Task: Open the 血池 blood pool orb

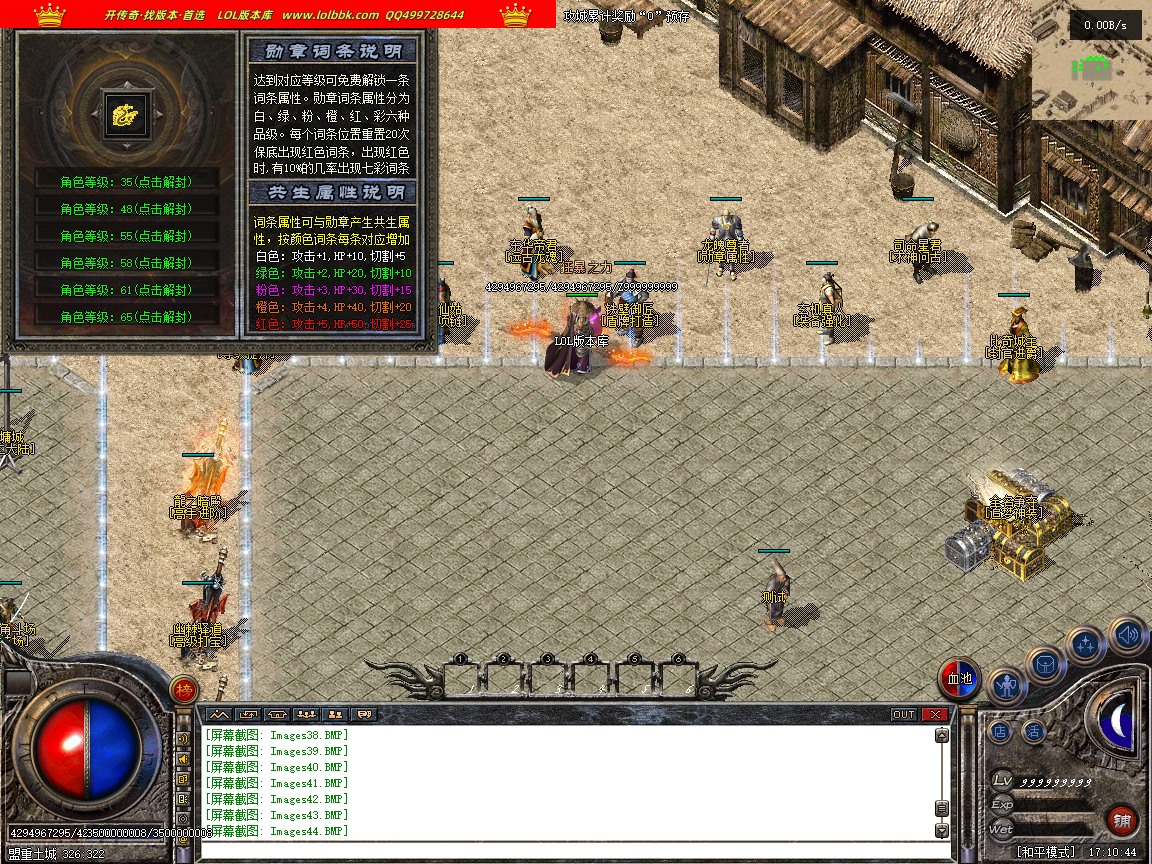Action: click(x=960, y=679)
